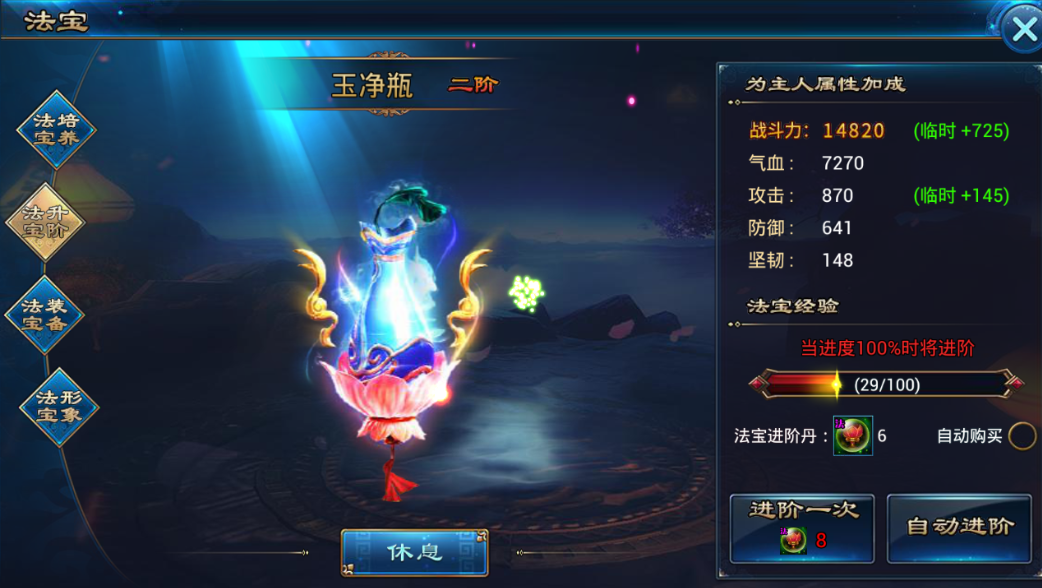Toggle the 自动购买 option
This screenshot has width=1042, height=588.
point(1022,436)
